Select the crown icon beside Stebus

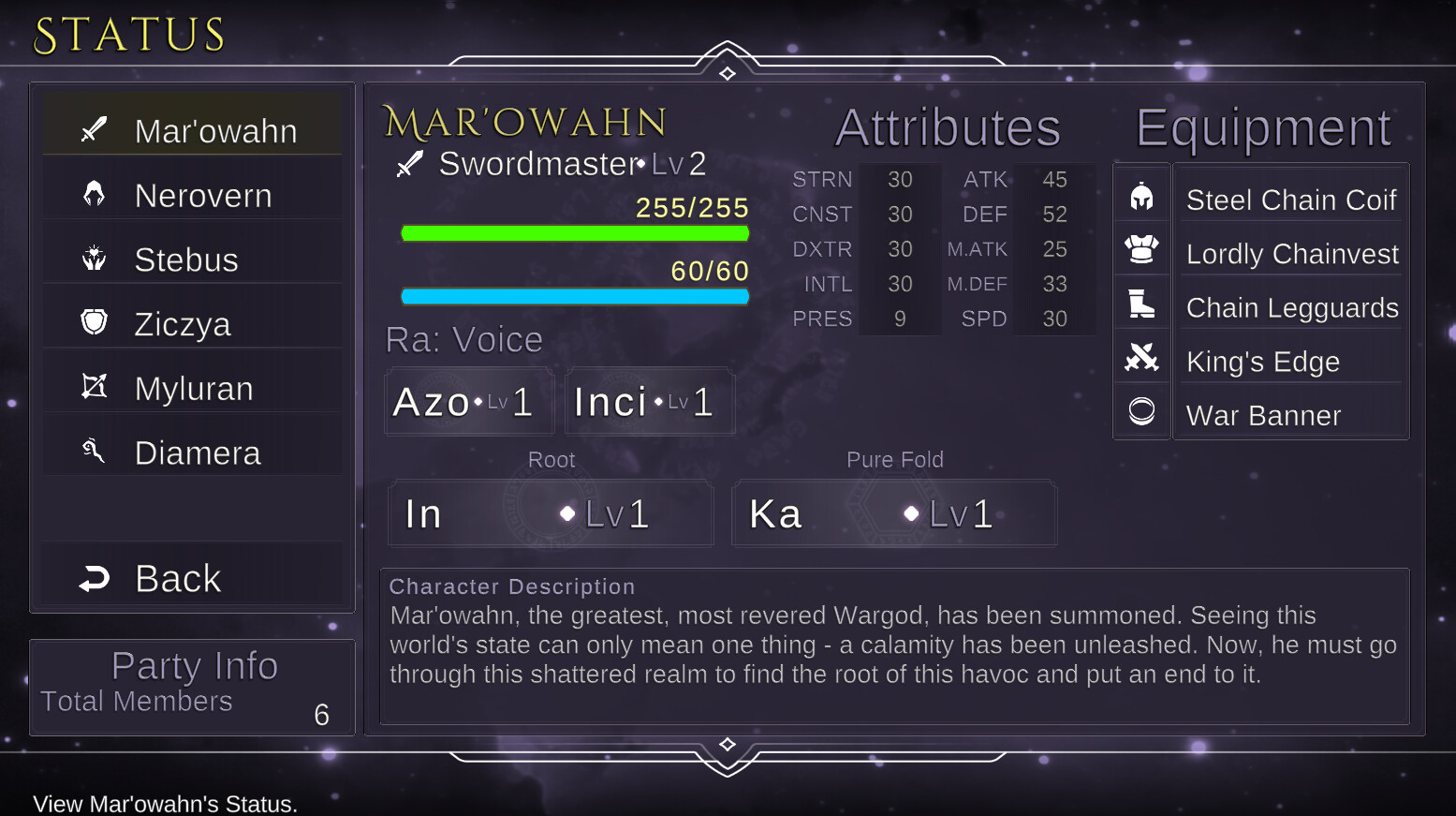93,259
